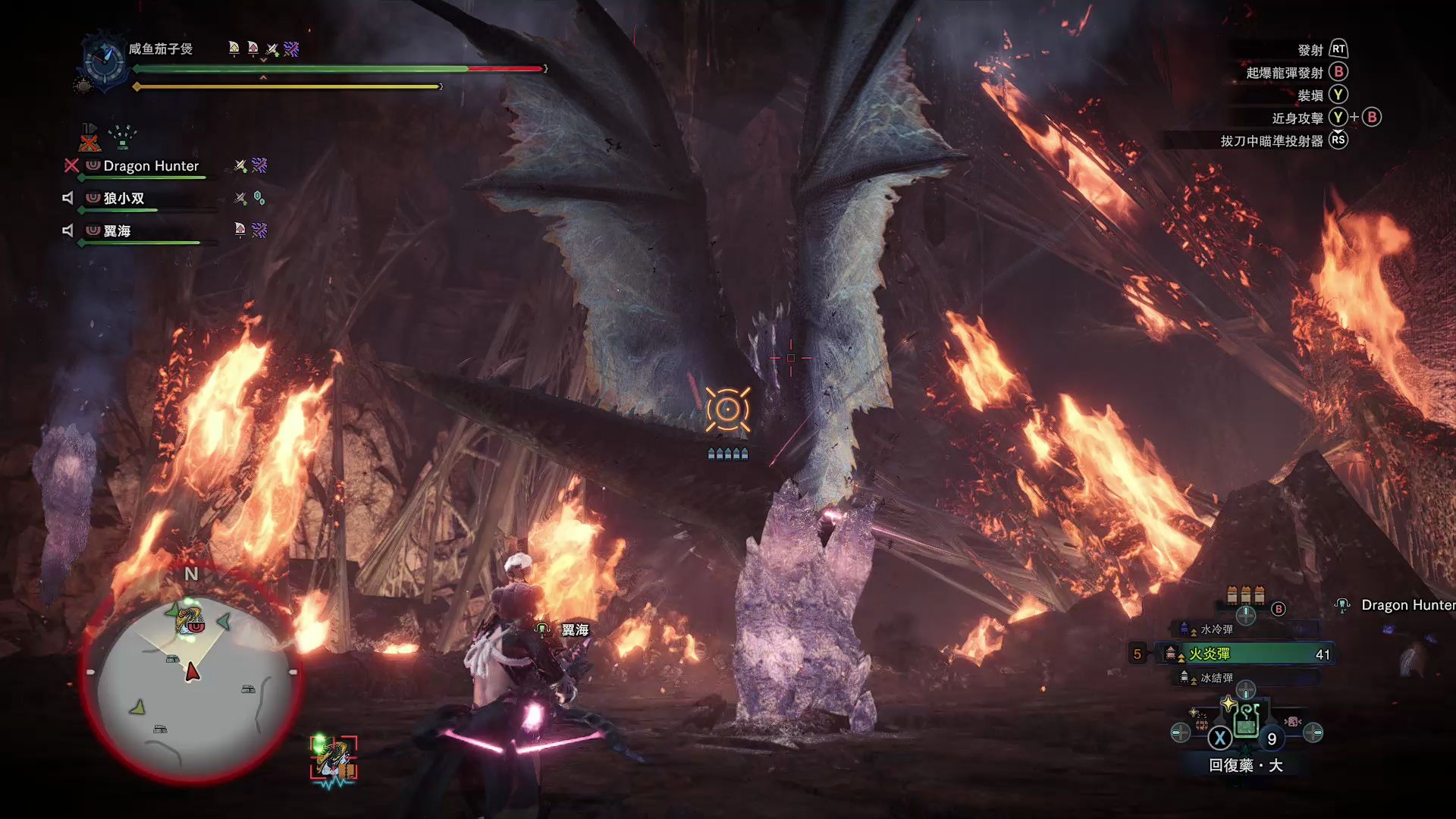Toggle the speaker icon beside 翼海
The image size is (1456, 819).
67,231
